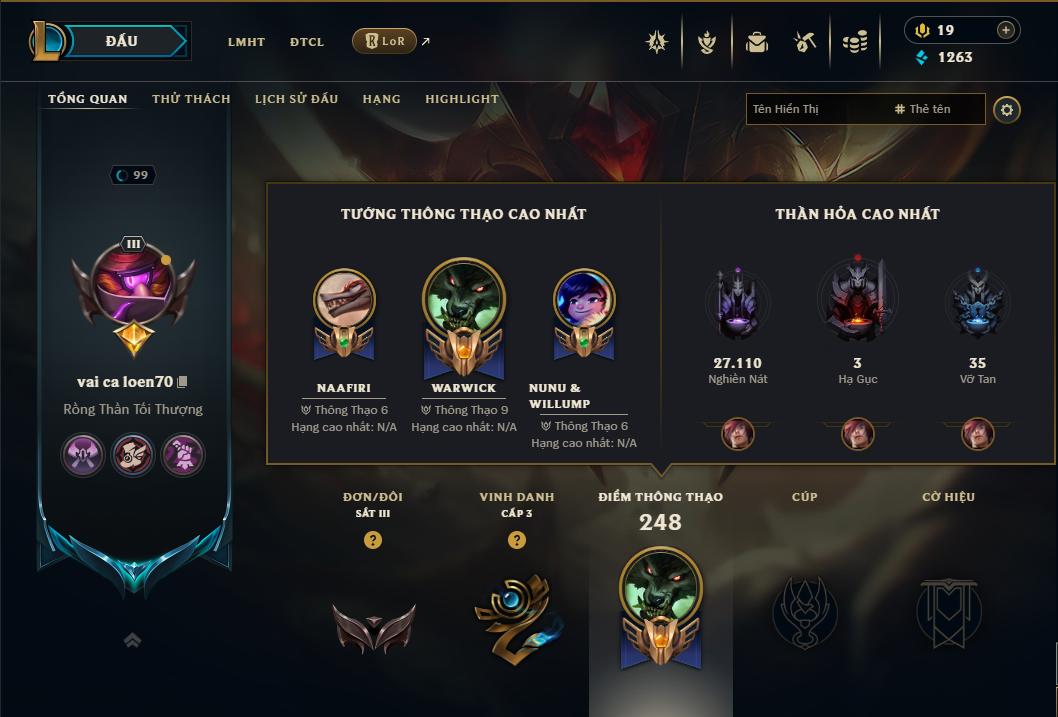
Task: Open the store coins icon
Action: tap(854, 42)
